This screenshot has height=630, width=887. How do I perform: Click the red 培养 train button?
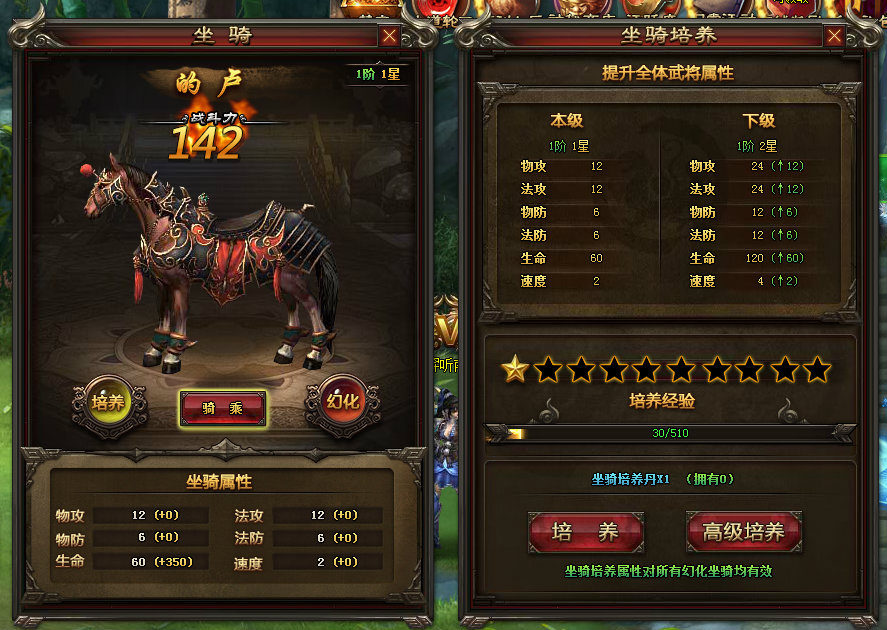[x=586, y=532]
